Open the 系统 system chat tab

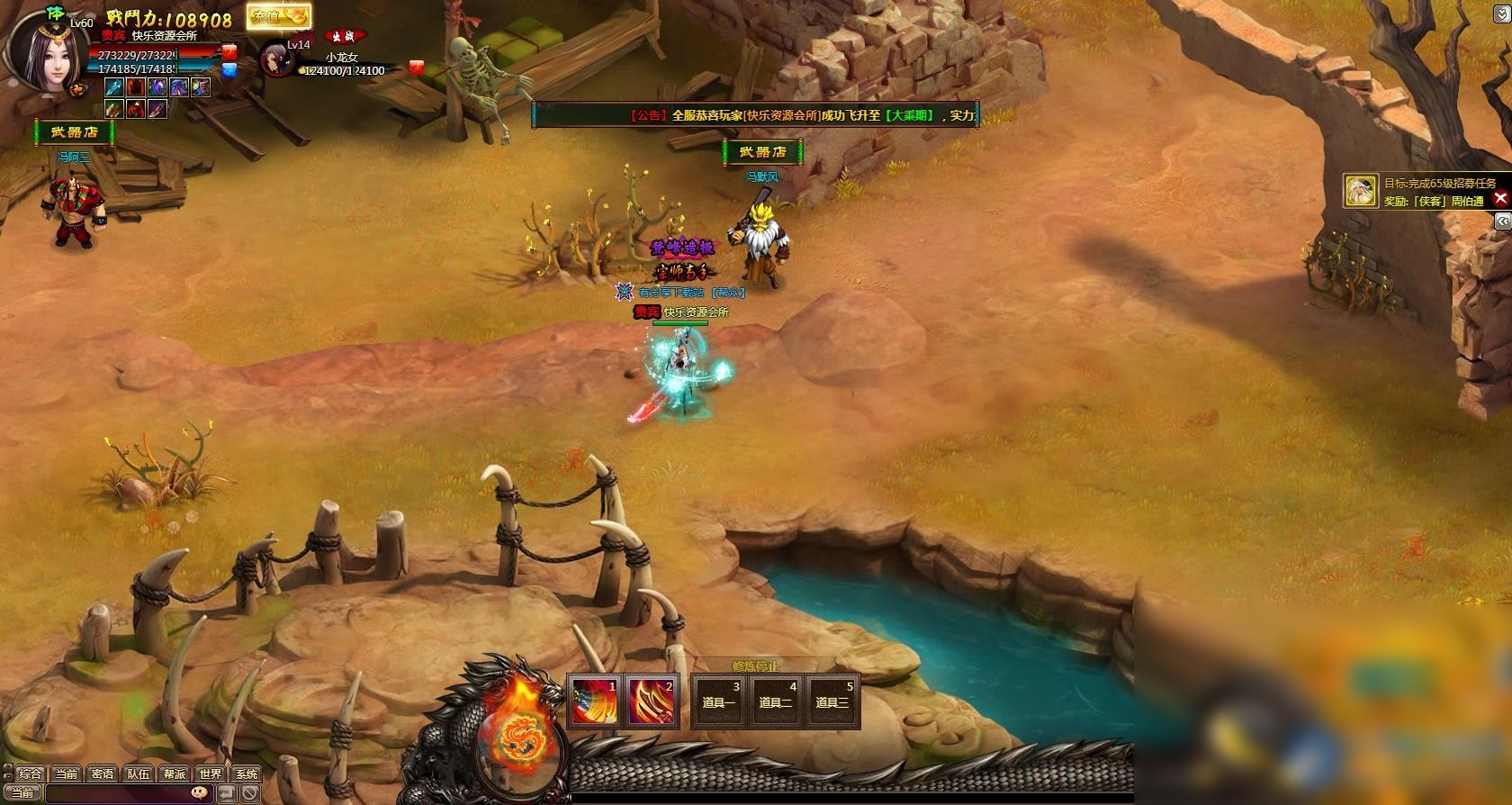click(246, 773)
